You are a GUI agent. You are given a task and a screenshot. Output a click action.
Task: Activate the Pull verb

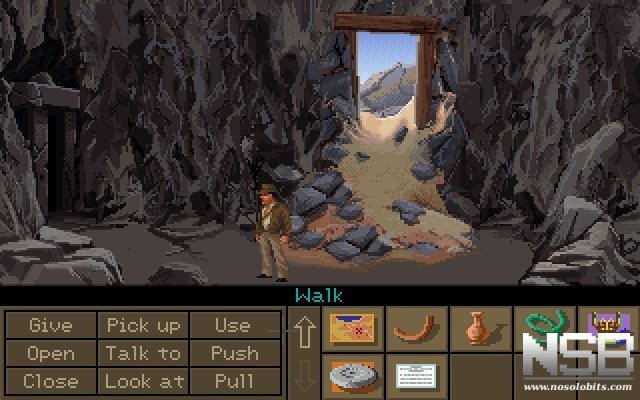[232, 381]
